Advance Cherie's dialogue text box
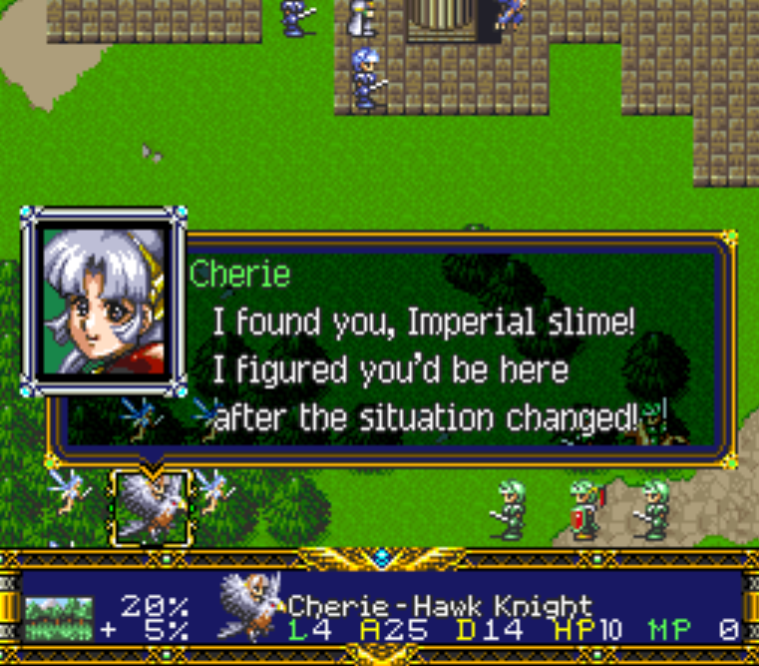The width and height of the screenshot is (759, 666). click(450, 345)
